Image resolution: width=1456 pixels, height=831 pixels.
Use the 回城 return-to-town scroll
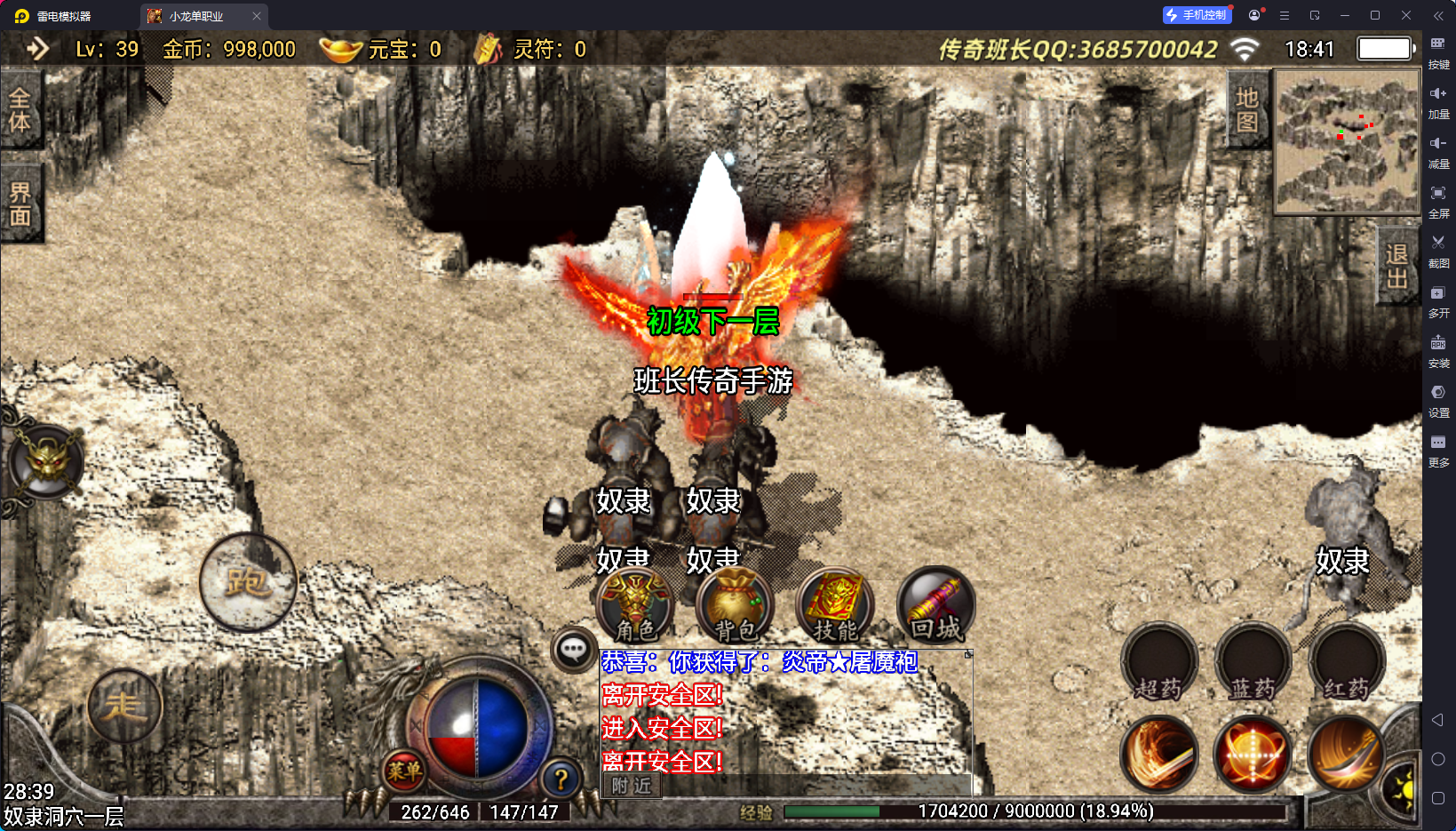[935, 606]
